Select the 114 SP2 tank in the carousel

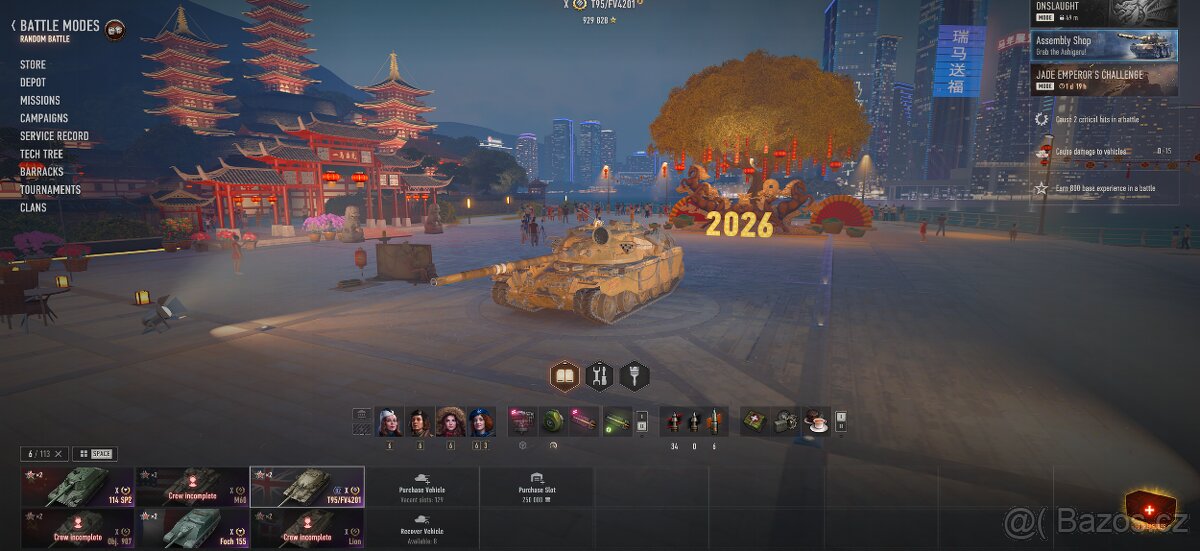click(x=77, y=487)
